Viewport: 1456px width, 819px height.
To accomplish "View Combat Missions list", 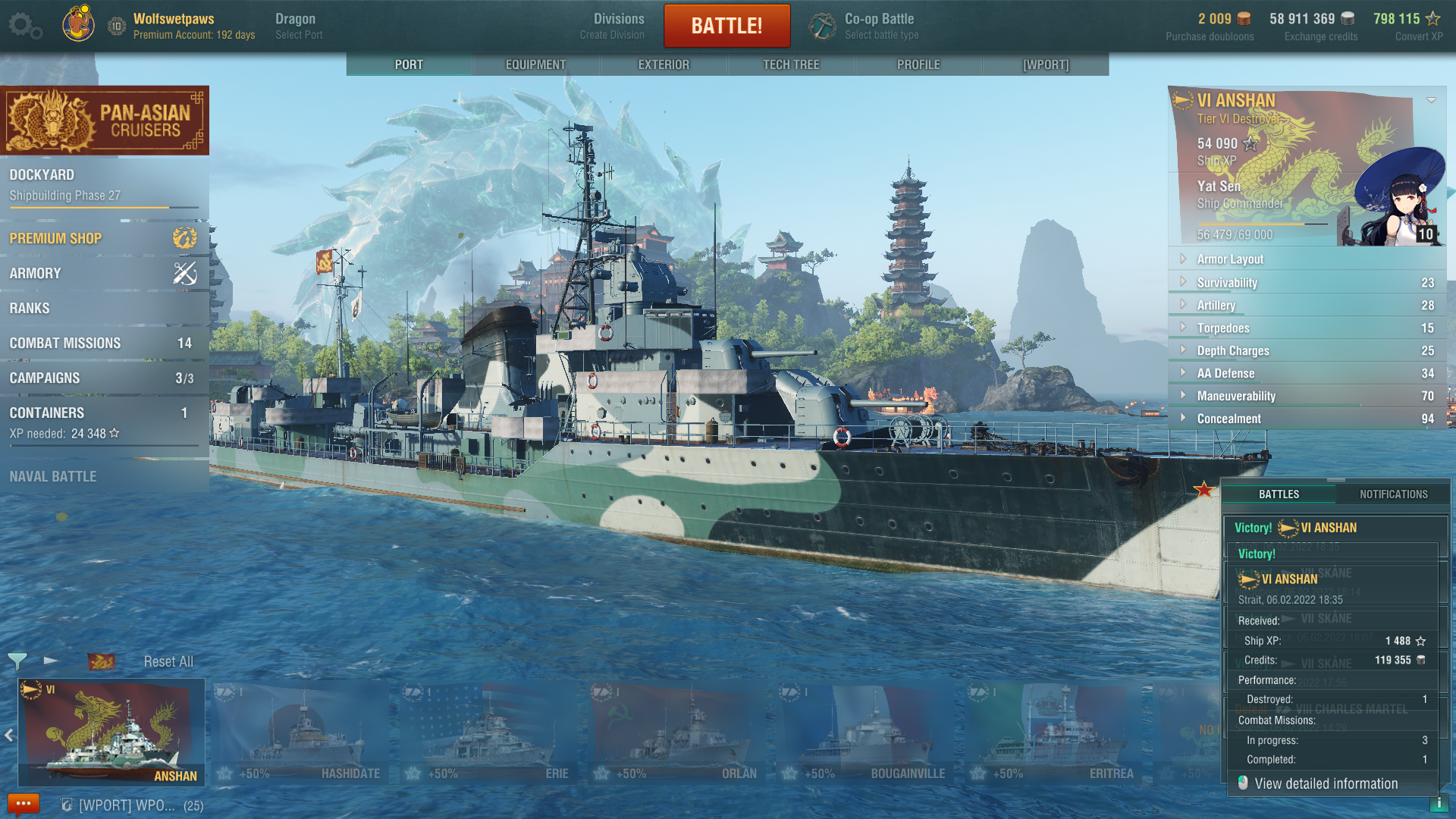I will tap(102, 343).
